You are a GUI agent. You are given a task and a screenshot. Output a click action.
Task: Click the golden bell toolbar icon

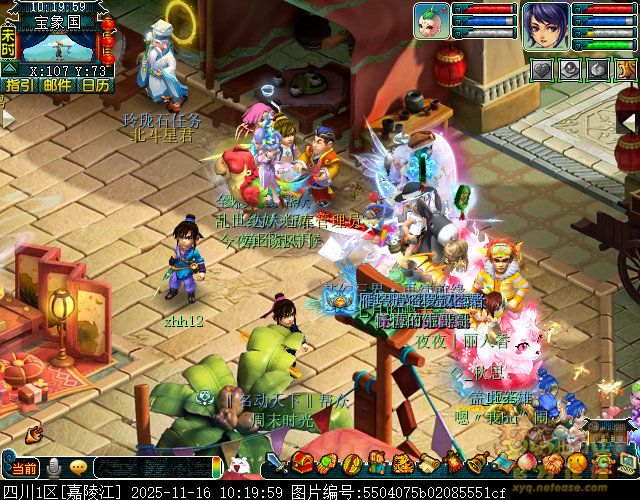pyautogui.click(x=477, y=464)
